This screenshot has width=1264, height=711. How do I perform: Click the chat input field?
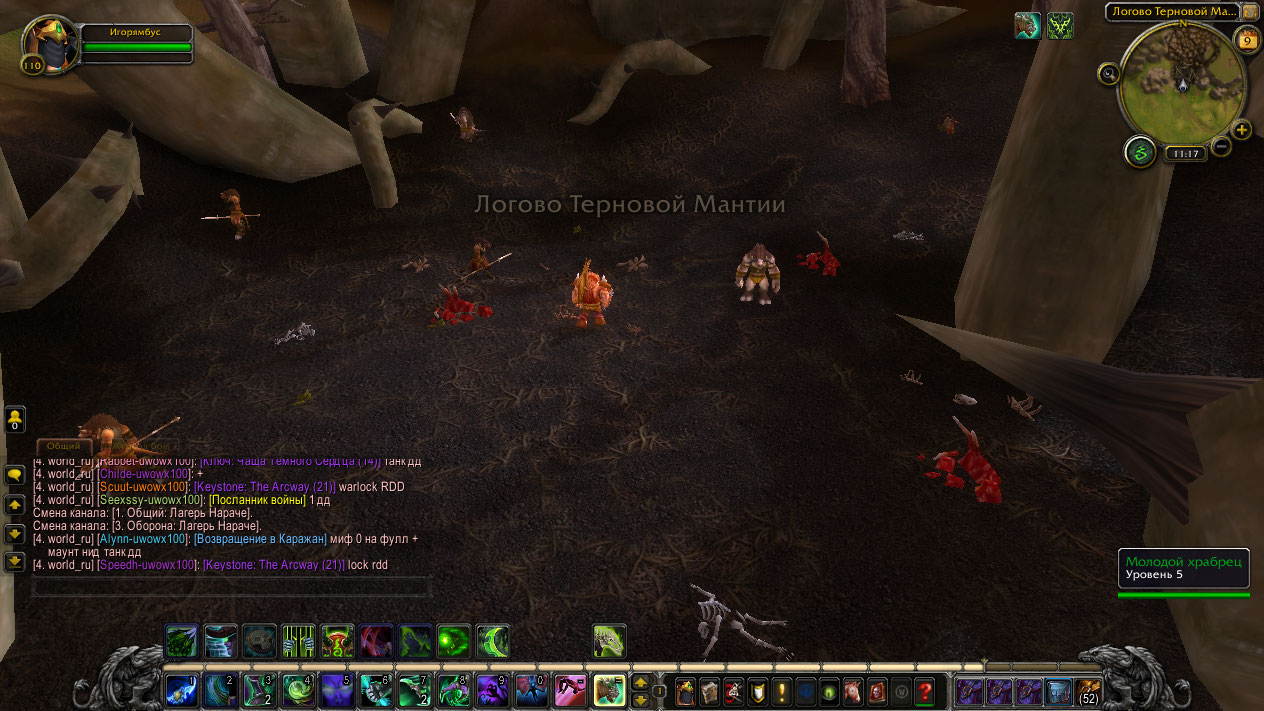click(232, 586)
